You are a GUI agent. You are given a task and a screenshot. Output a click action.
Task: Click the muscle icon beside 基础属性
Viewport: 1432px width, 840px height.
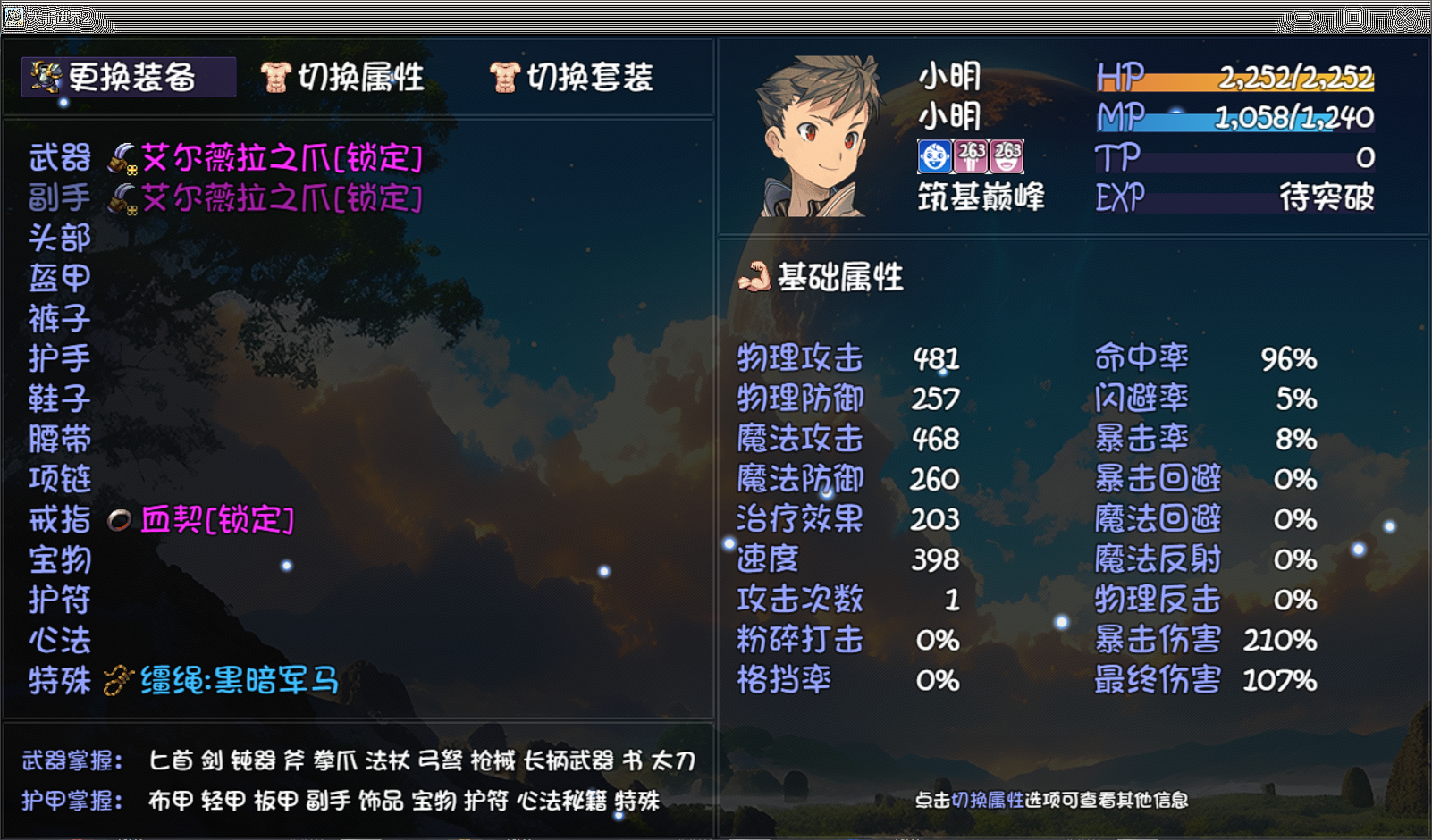pyautogui.click(x=755, y=278)
